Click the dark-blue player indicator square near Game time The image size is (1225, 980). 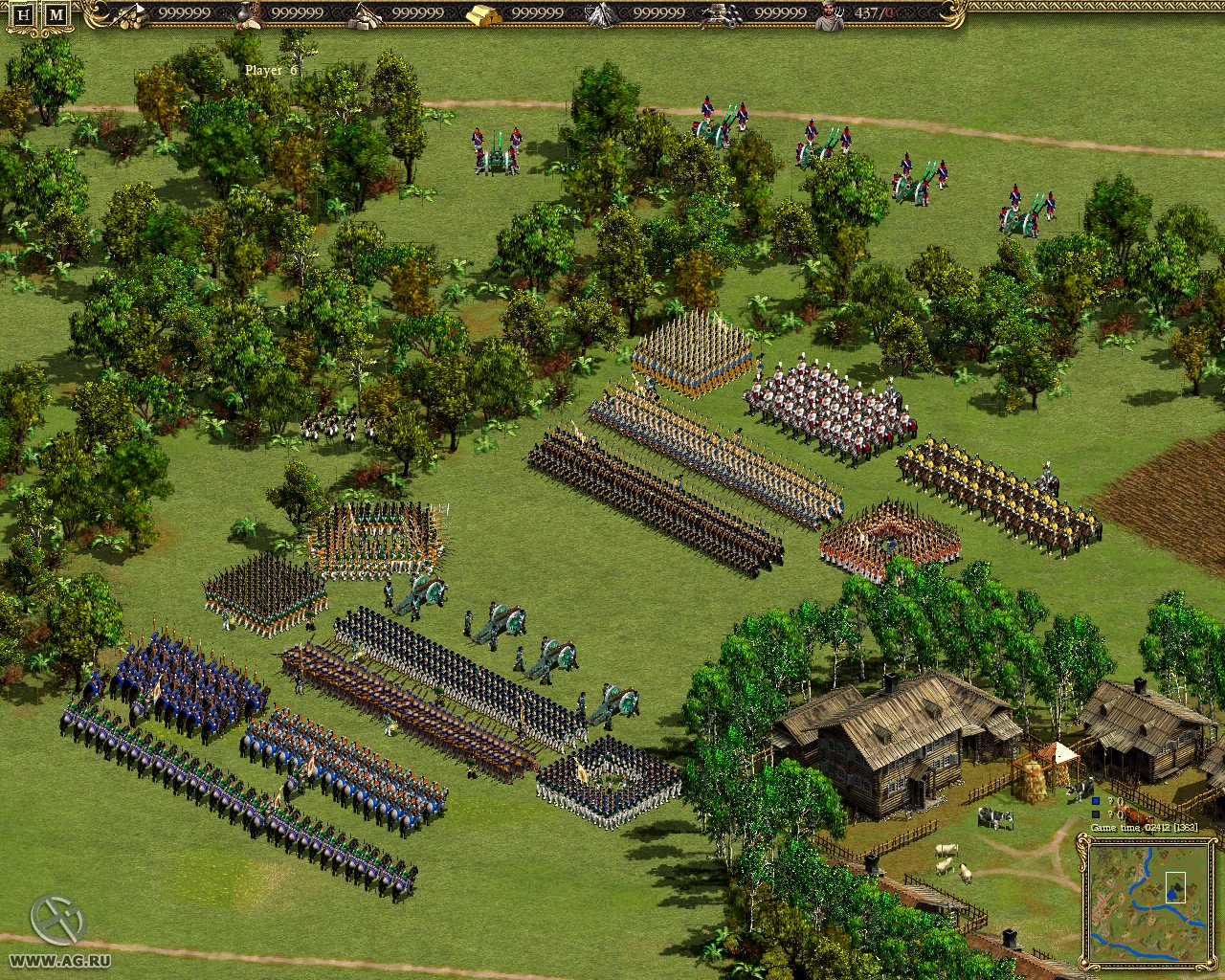tap(1095, 814)
